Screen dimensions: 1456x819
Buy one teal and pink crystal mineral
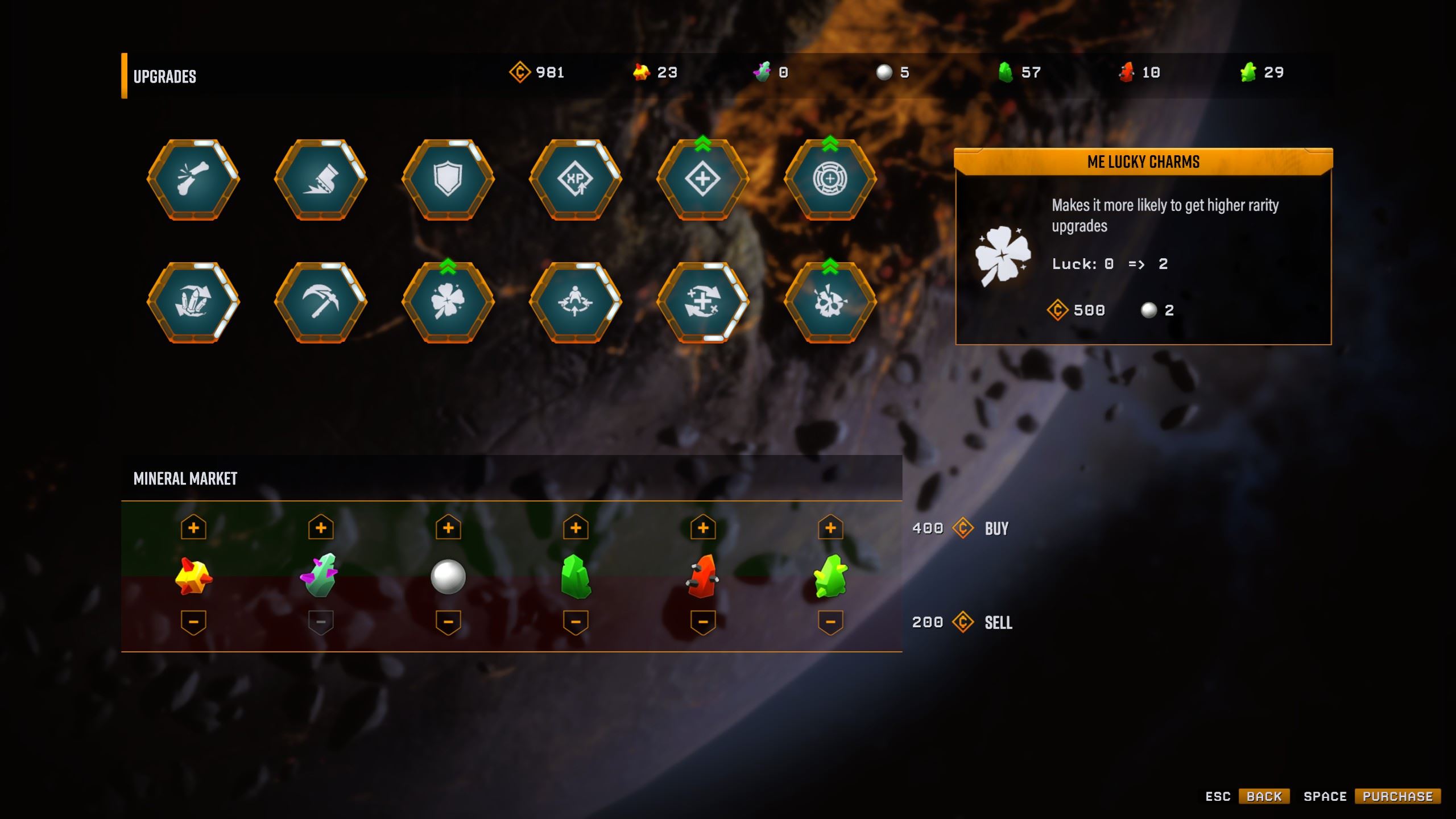coord(321,528)
